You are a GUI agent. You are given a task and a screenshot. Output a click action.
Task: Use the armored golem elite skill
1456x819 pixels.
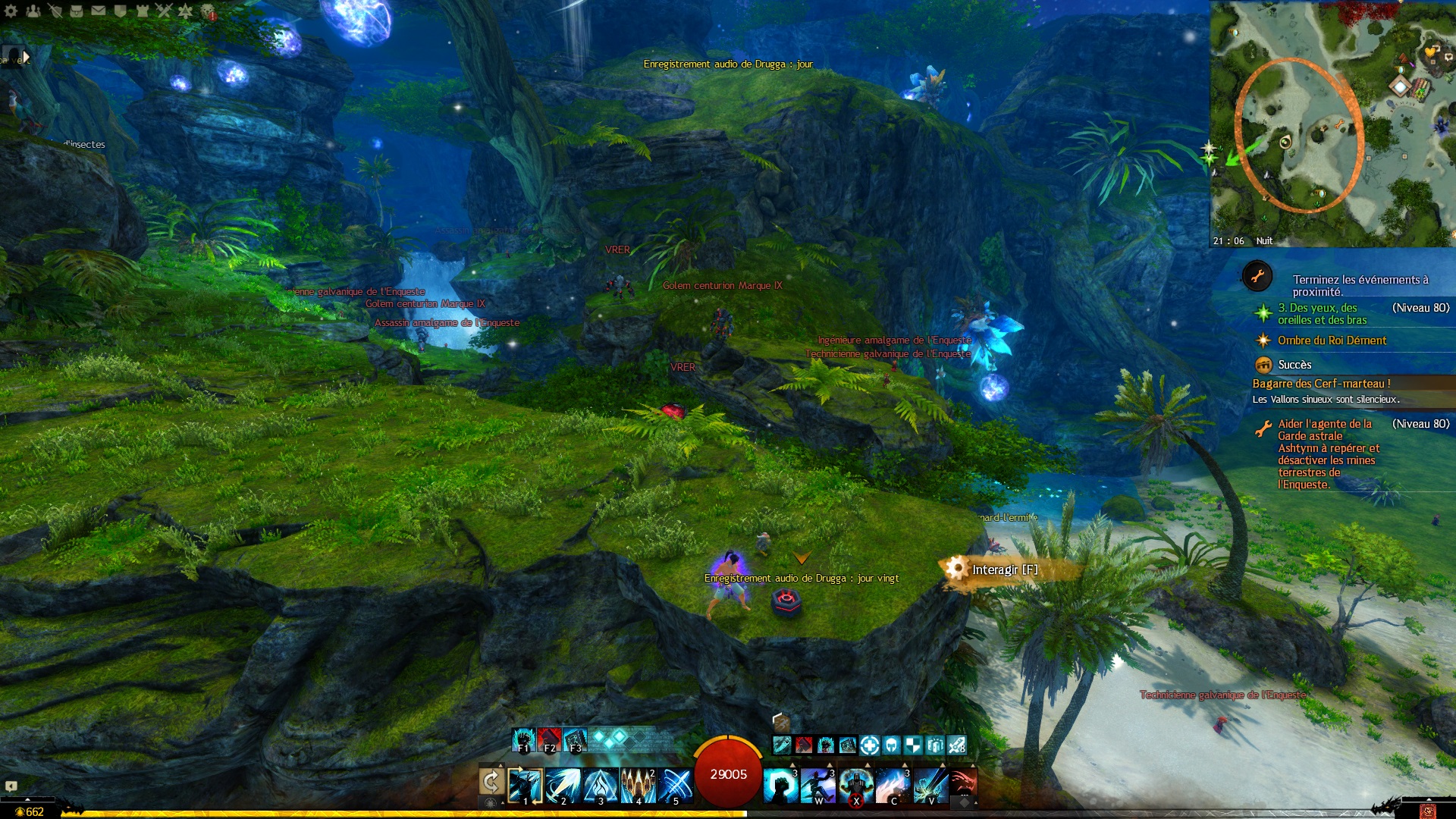click(x=856, y=785)
